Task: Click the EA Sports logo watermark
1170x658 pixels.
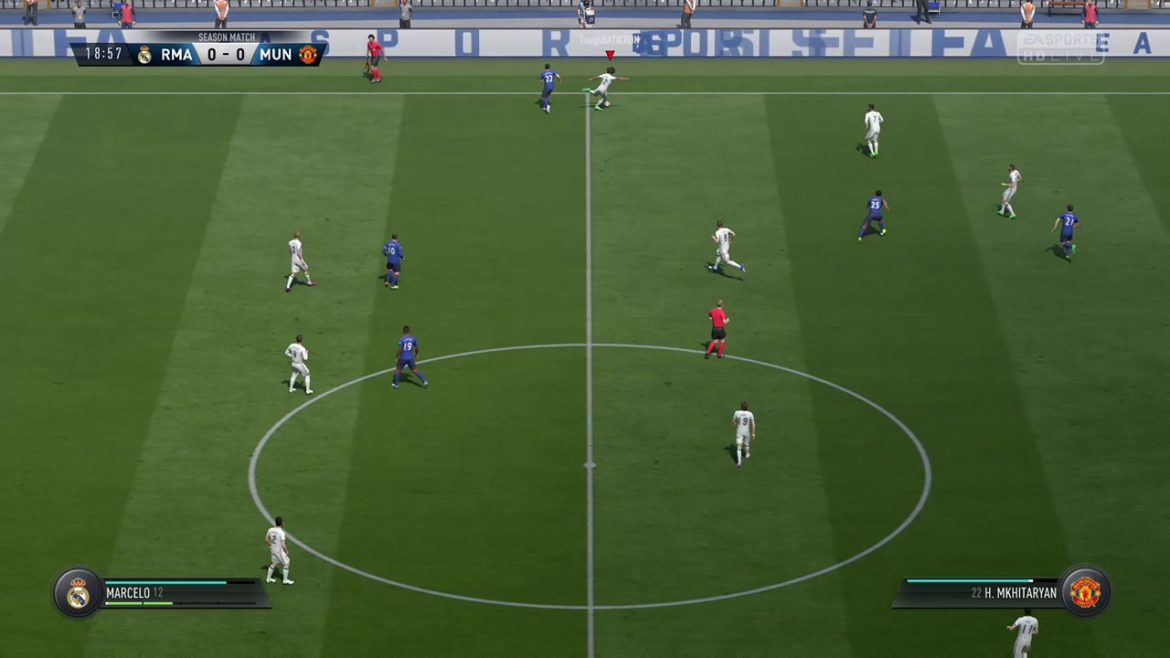Action: [x=1060, y=46]
